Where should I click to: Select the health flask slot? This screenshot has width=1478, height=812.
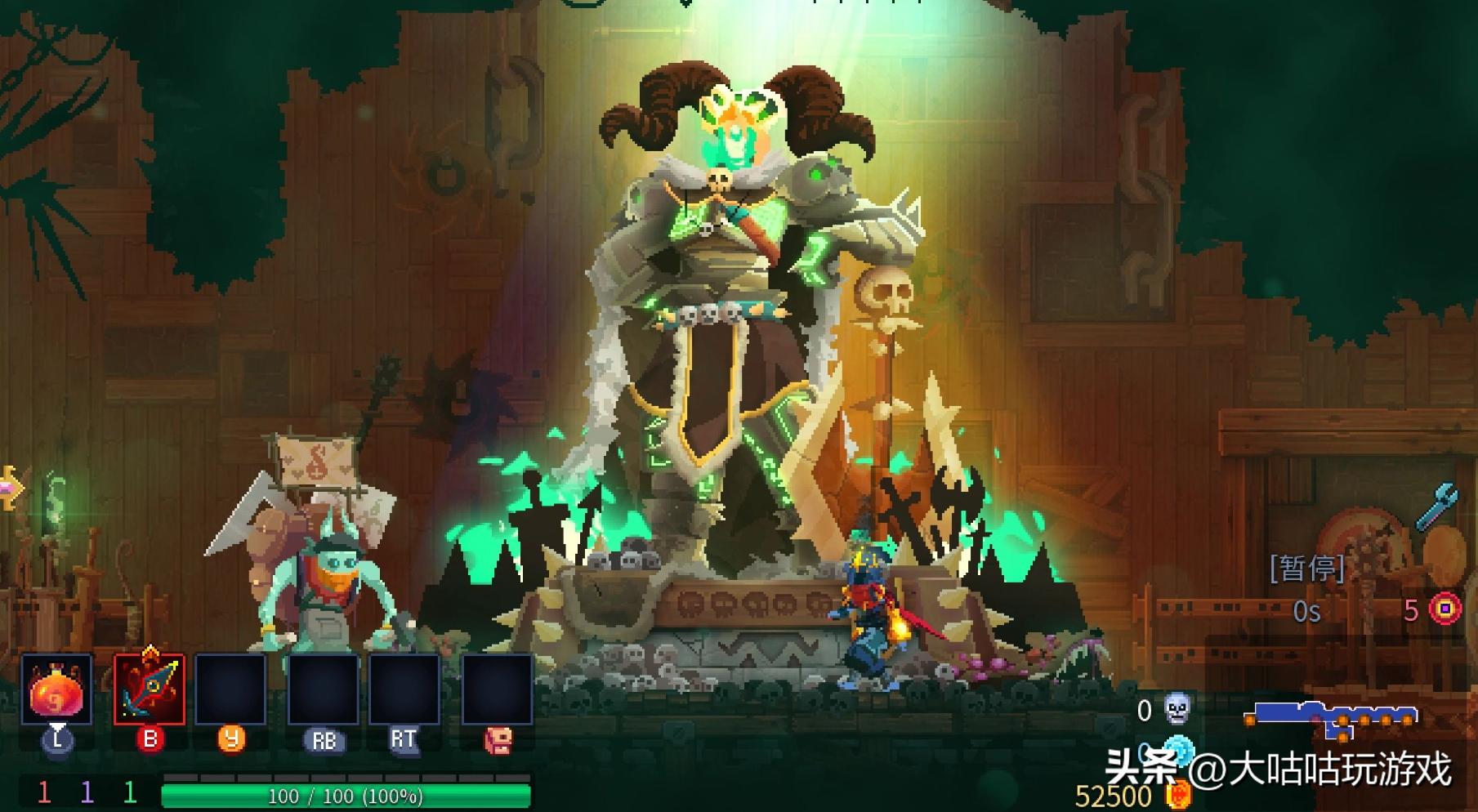click(56, 689)
